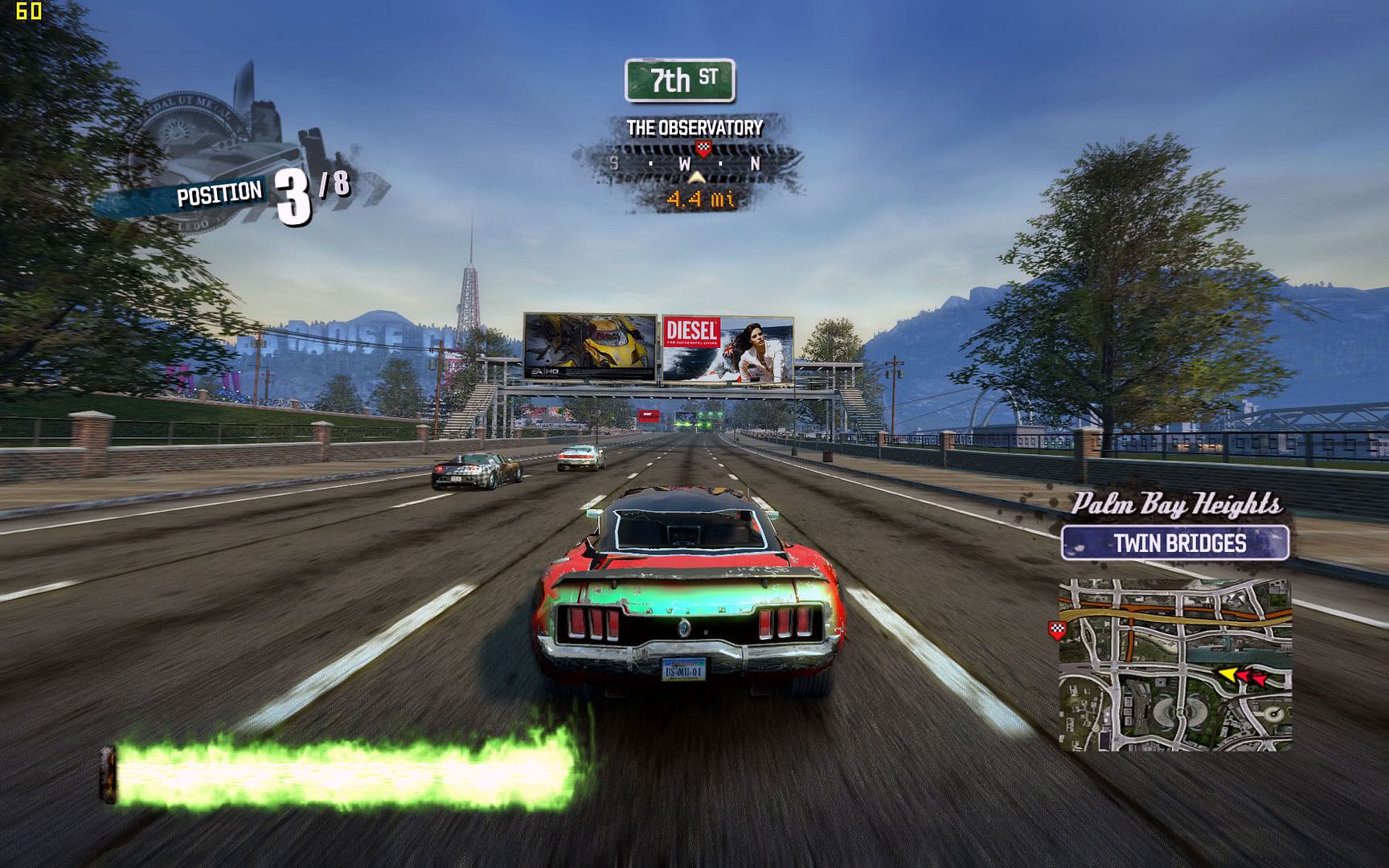
Task: Select The Observatory compass tracker
Action: tap(691, 163)
